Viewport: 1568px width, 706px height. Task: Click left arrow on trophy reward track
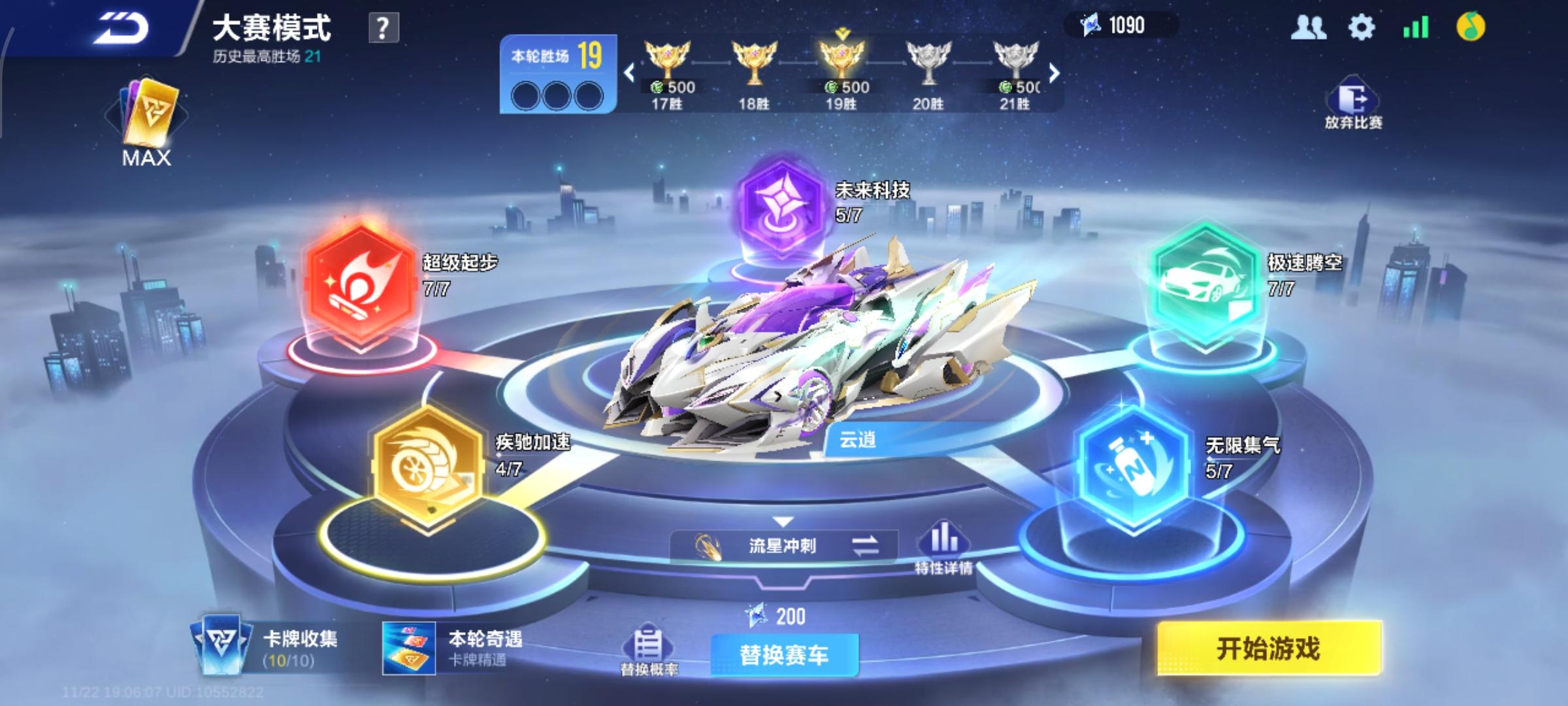(629, 73)
